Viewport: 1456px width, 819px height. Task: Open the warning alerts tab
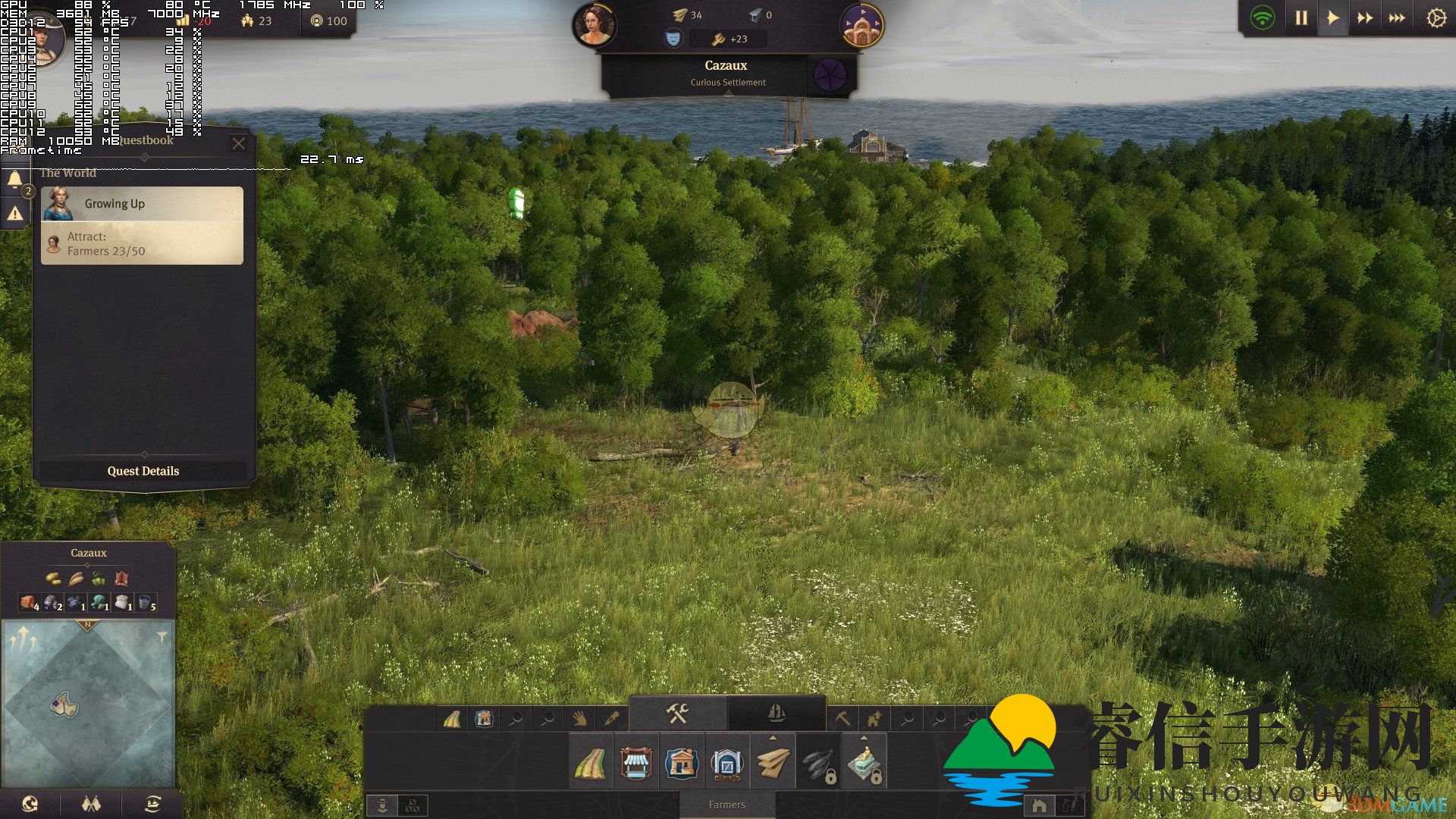point(14,215)
